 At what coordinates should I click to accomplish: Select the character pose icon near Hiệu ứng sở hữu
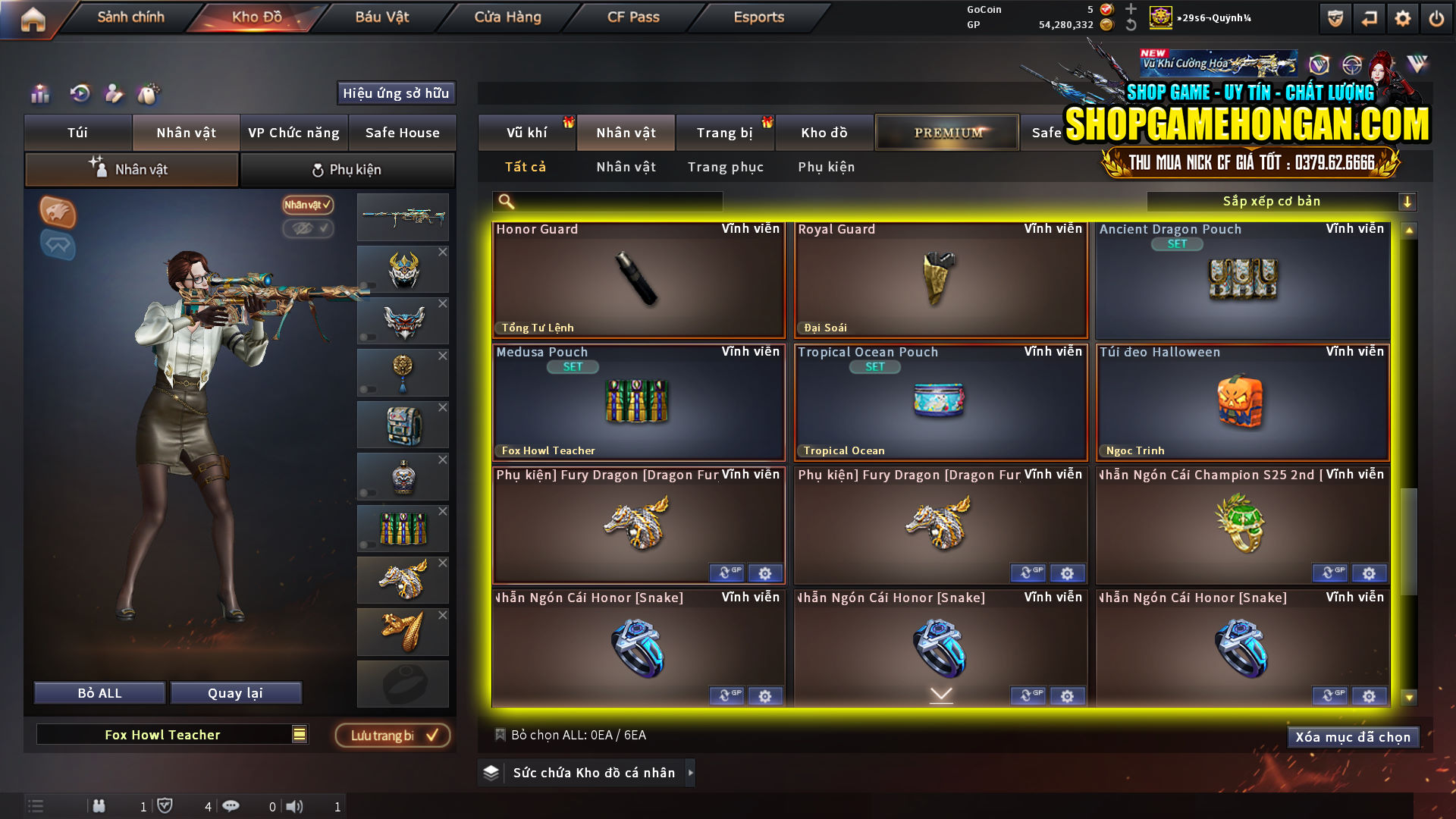pyautogui.click(x=115, y=93)
